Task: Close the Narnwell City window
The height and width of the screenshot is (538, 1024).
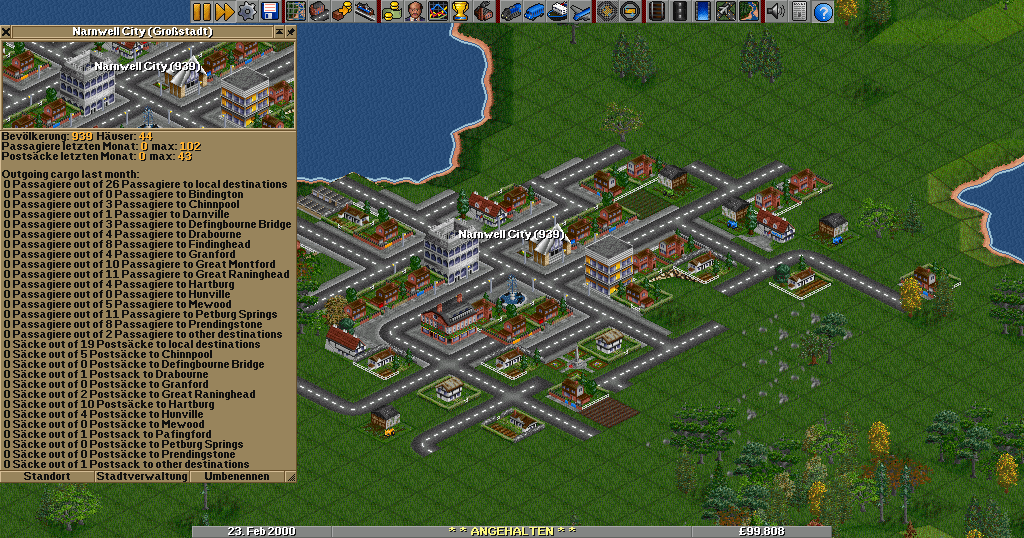Action: (x=6, y=32)
